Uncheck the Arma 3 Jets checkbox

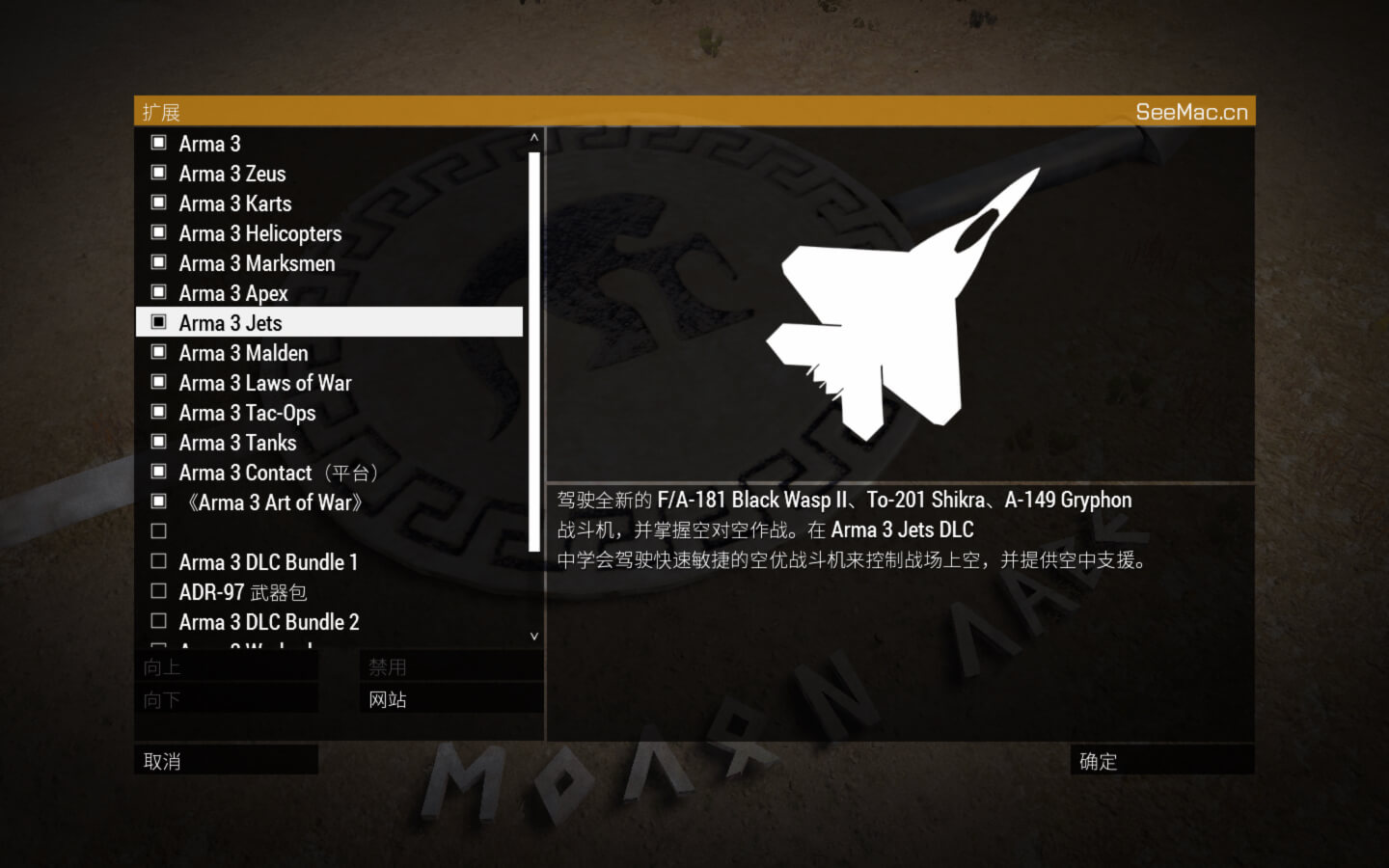click(158, 321)
